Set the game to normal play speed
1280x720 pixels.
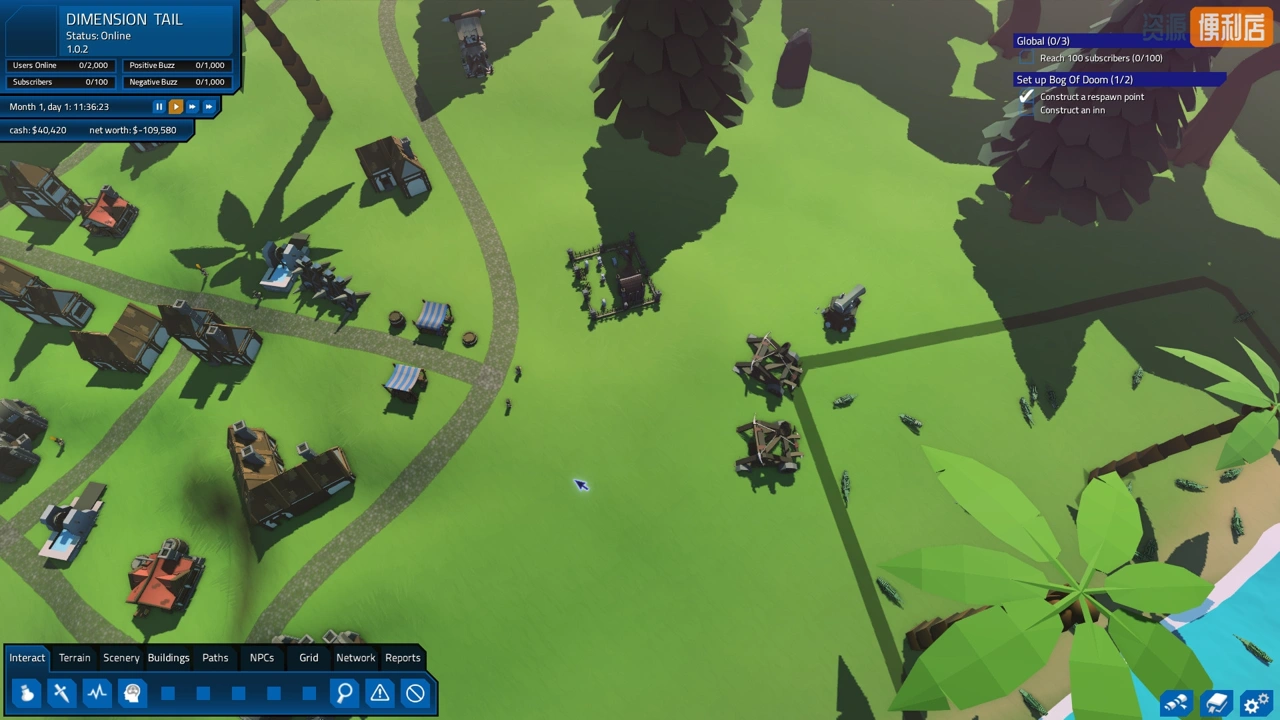[x=175, y=106]
